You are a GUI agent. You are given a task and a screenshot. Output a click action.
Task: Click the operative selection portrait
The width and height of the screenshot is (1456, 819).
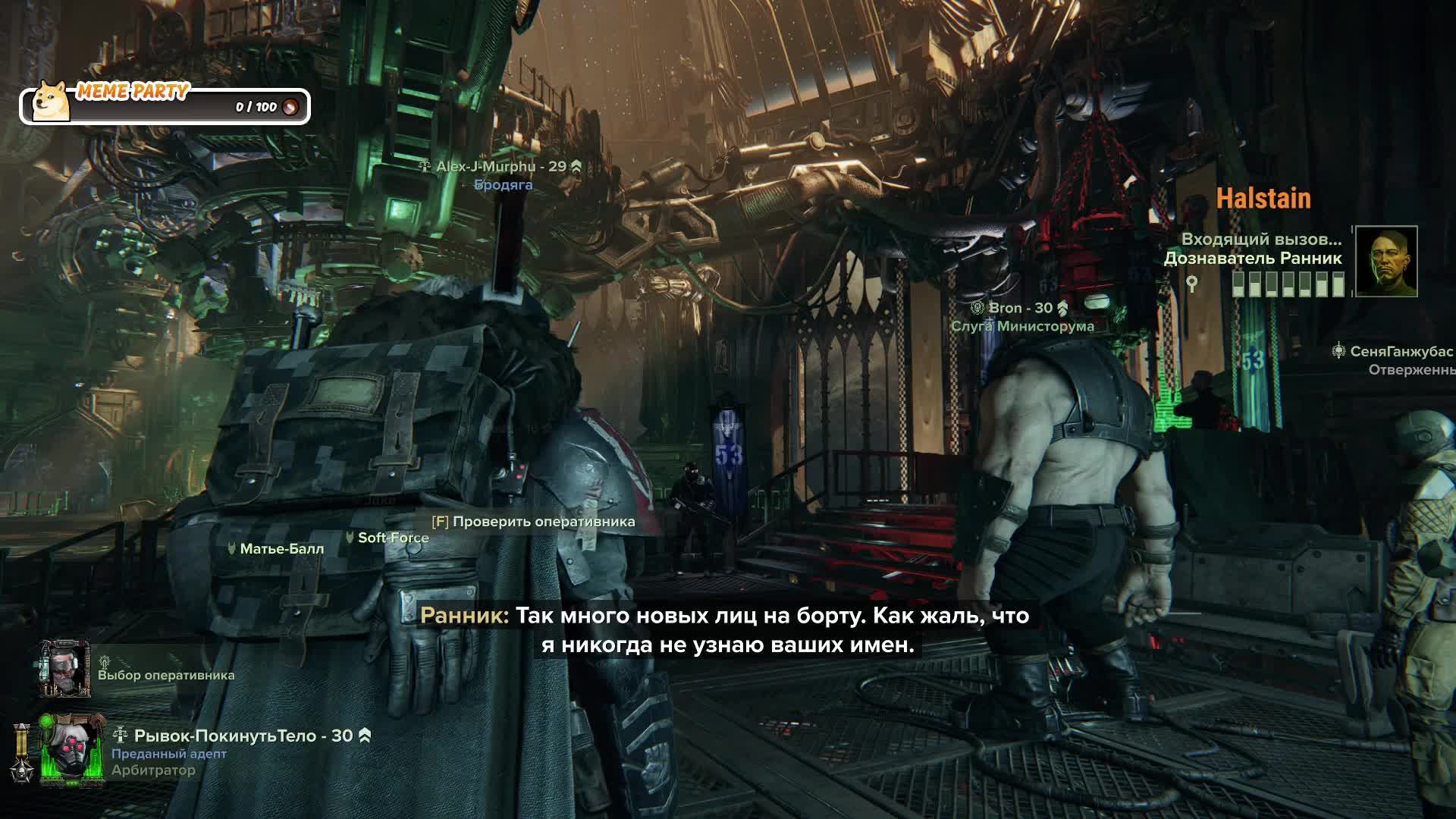click(x=65, y=668)
